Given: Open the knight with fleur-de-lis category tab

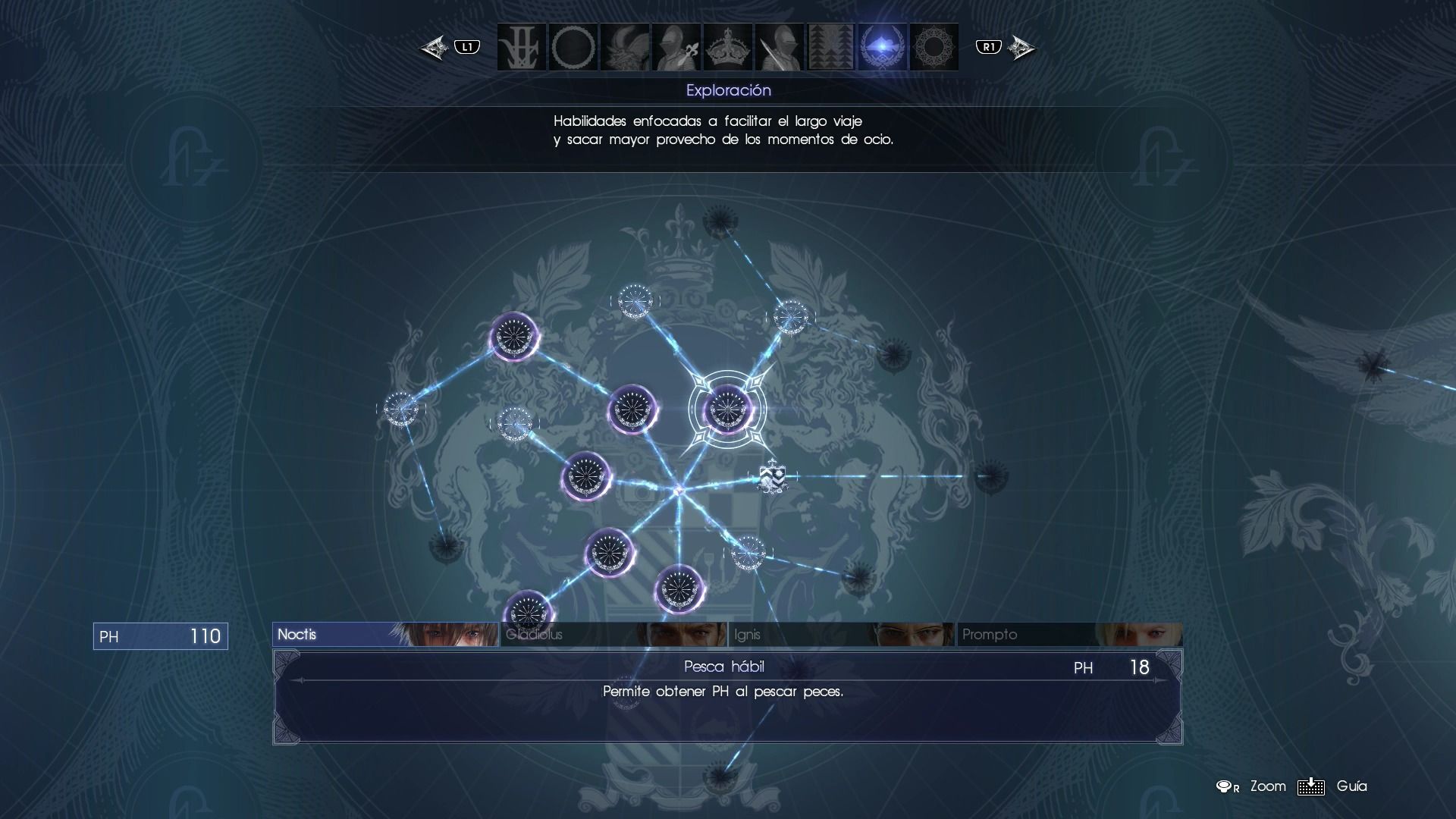Looking at the screenshot, I should point(676,47).
